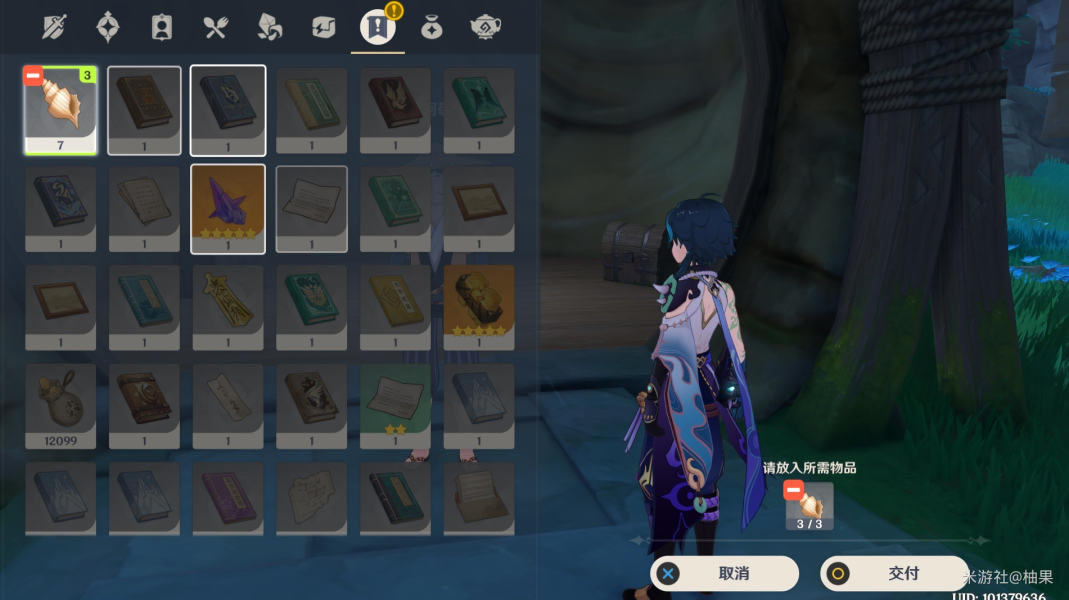Screen dimensions: 1069x600
Task: Choose the purple crystal five-star item
Action: point(228,208)
